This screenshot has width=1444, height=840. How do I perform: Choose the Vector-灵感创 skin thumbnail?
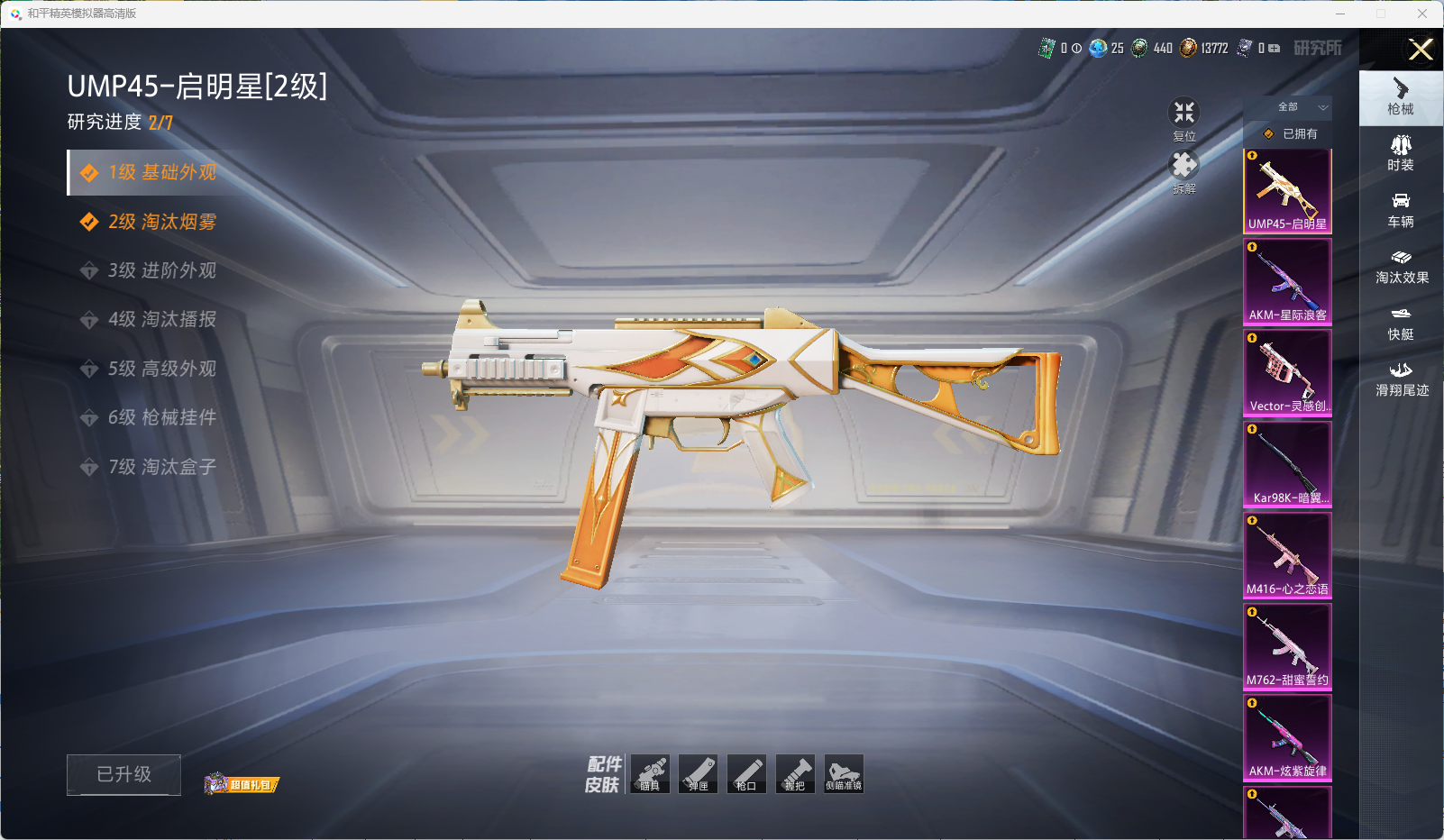click(x=1287, y=372)
